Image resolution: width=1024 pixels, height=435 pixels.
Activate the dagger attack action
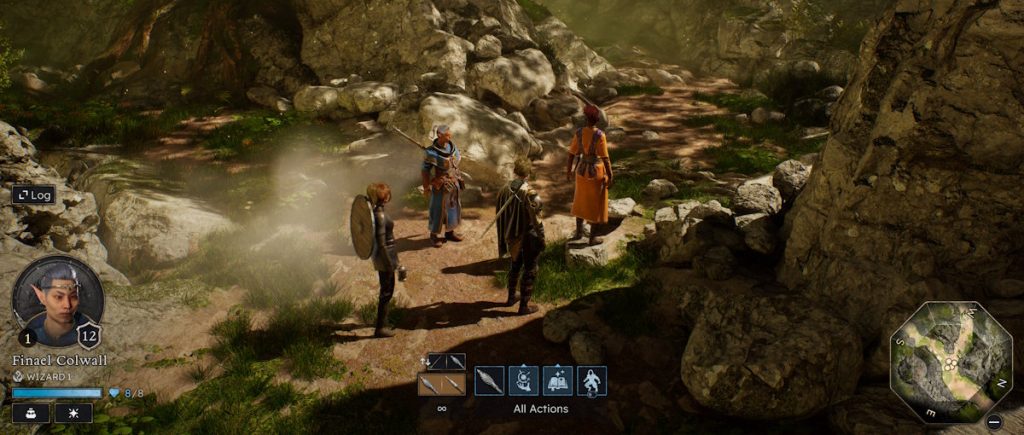(x=490, y=381)
